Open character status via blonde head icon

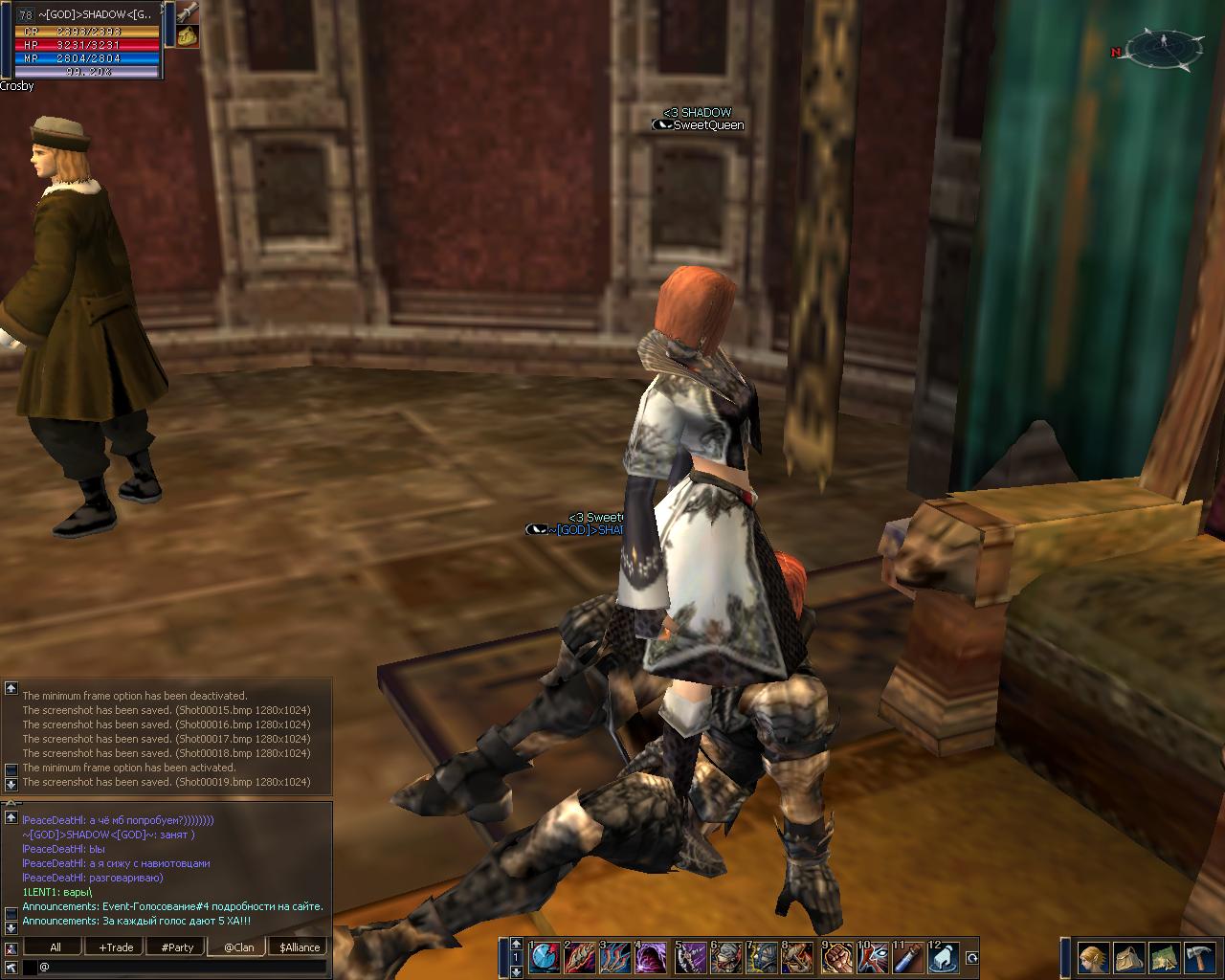coord(1094,957)
